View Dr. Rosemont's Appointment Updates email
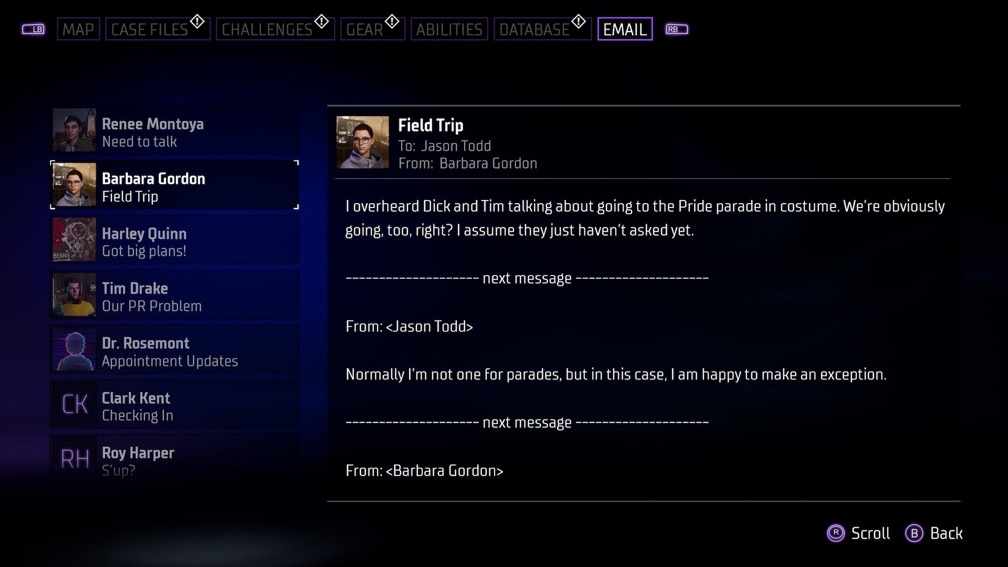1008x567 pixels. pyautogui.click(x=174, y=351)
